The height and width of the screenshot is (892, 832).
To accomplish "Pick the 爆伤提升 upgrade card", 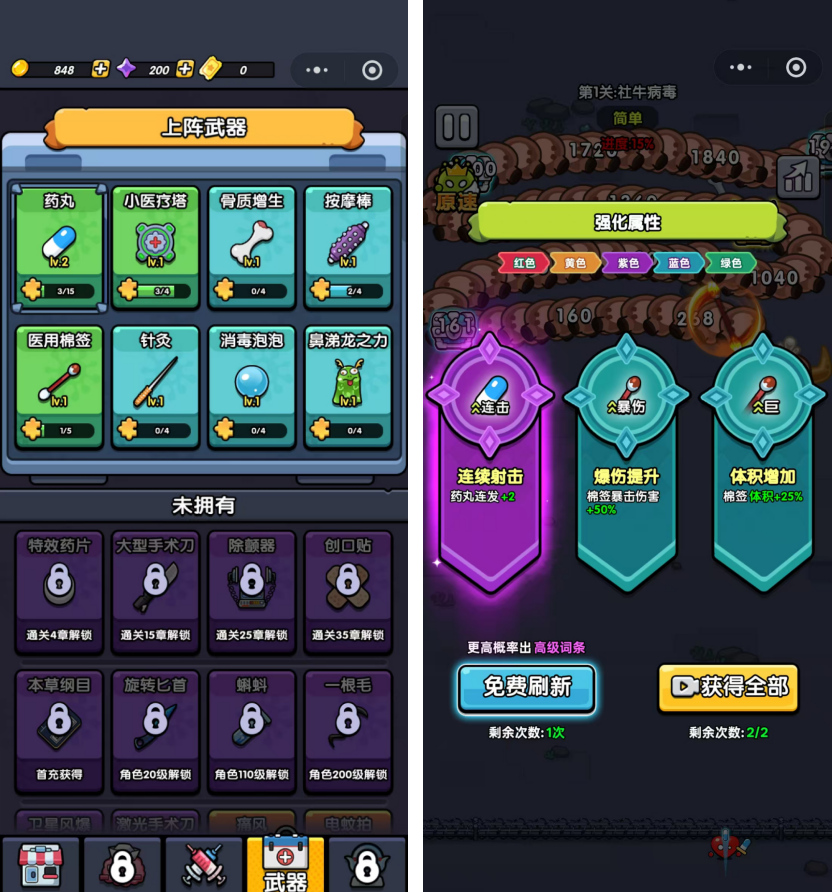I will 627,460.
